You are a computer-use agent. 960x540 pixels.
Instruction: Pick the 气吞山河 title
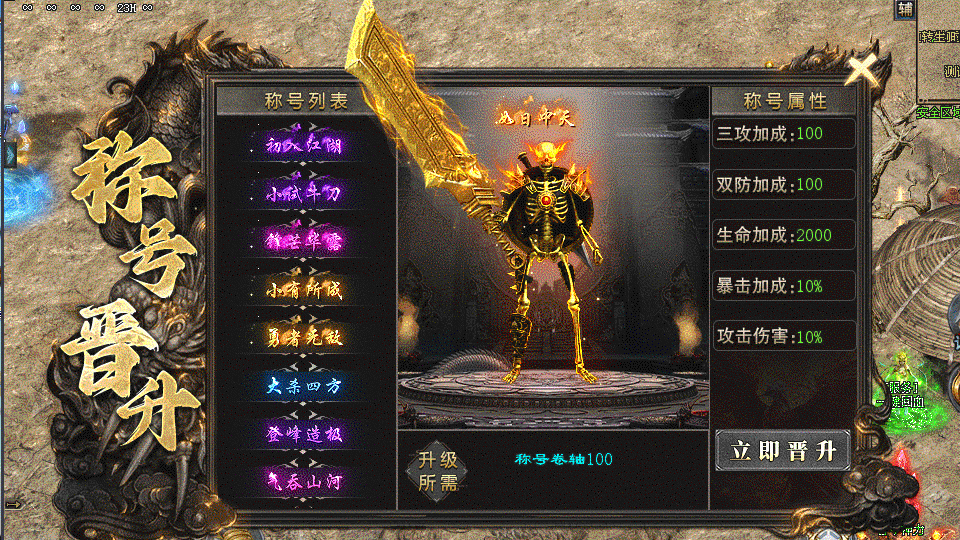pos(304,481)
